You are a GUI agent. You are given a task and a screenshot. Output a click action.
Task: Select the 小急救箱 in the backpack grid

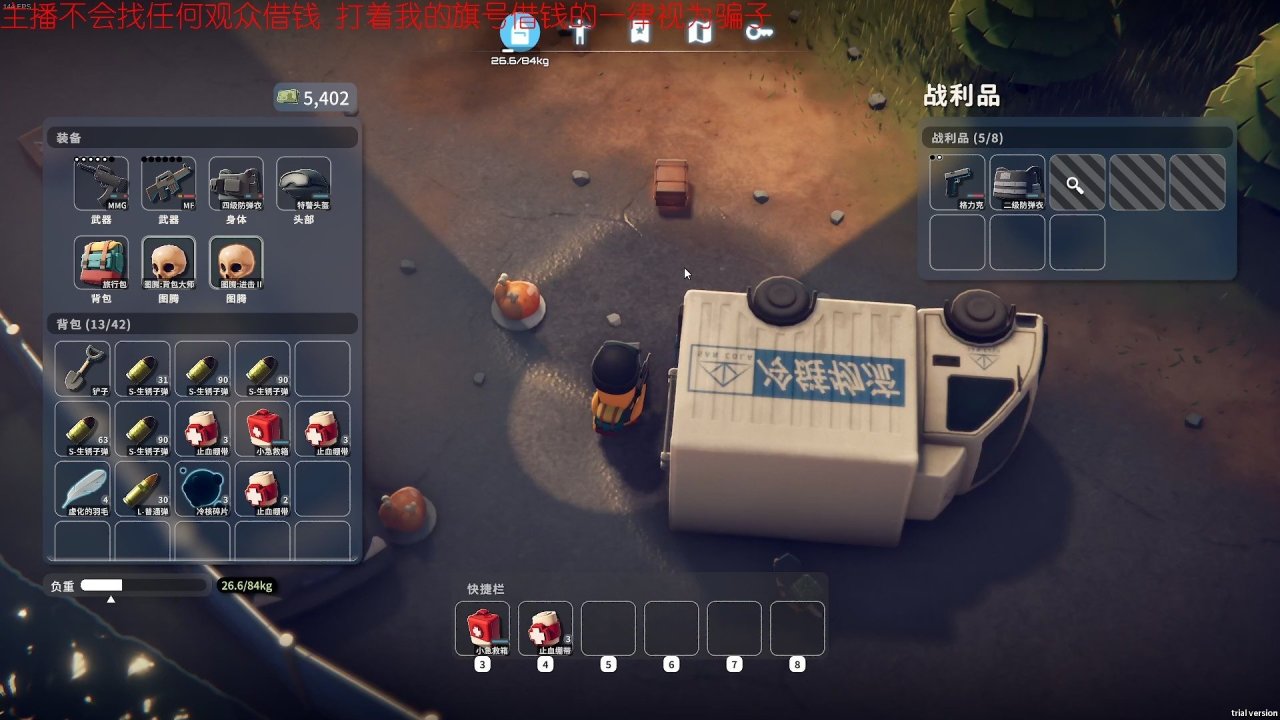(262, 429)
